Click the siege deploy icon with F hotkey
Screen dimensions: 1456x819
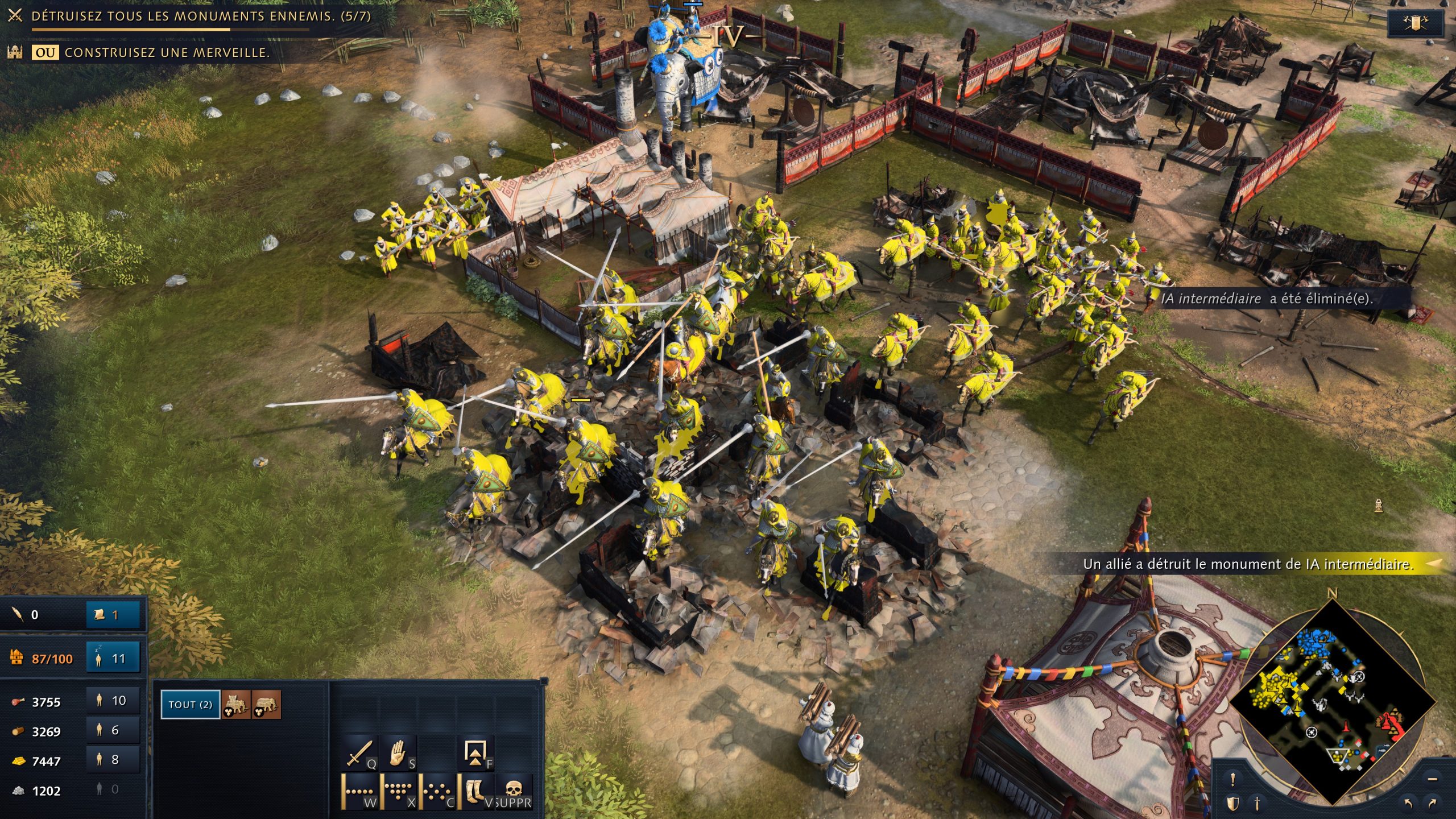[478, 752]
